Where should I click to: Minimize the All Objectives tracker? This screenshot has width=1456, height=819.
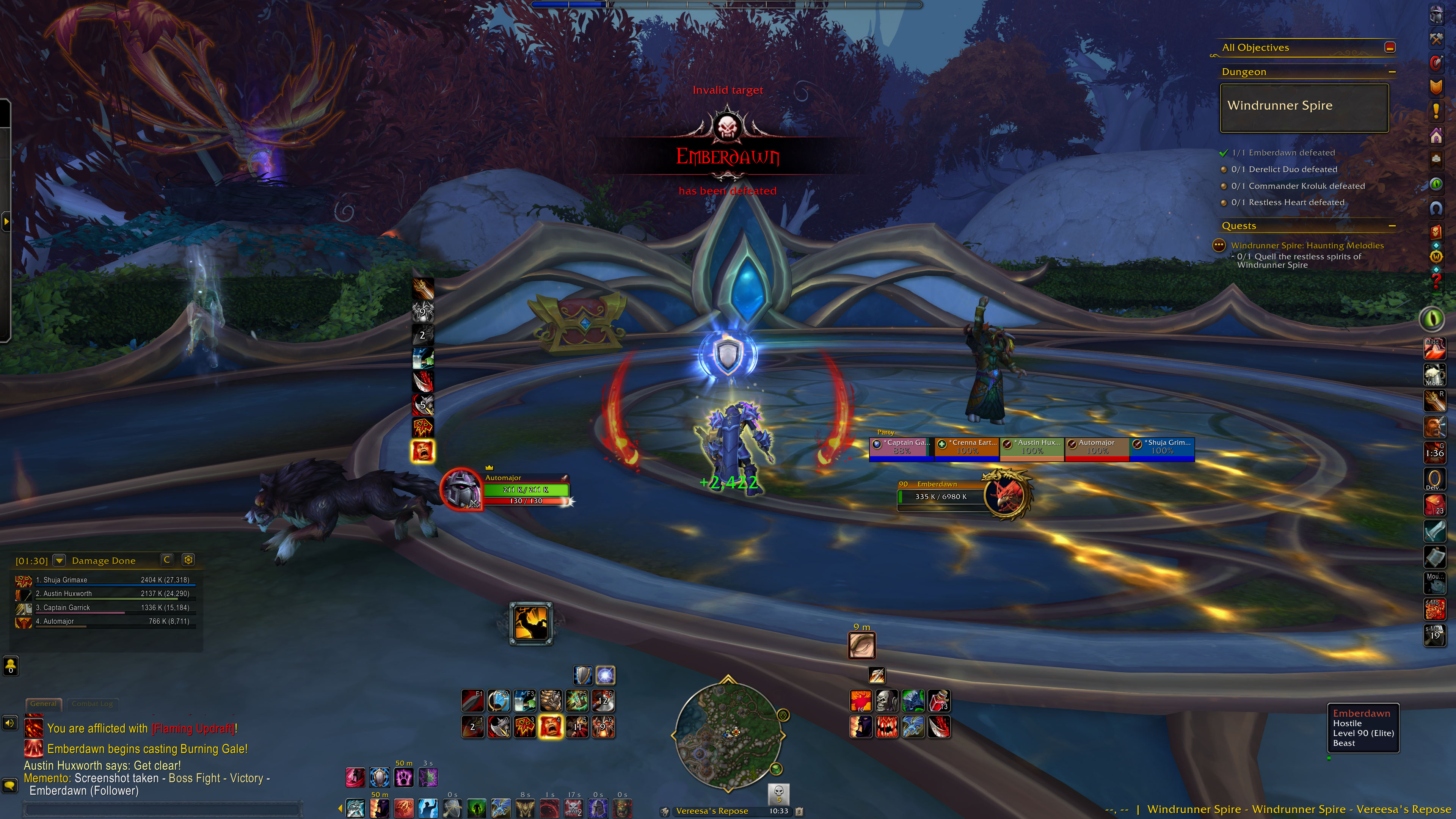[1390, 47]
